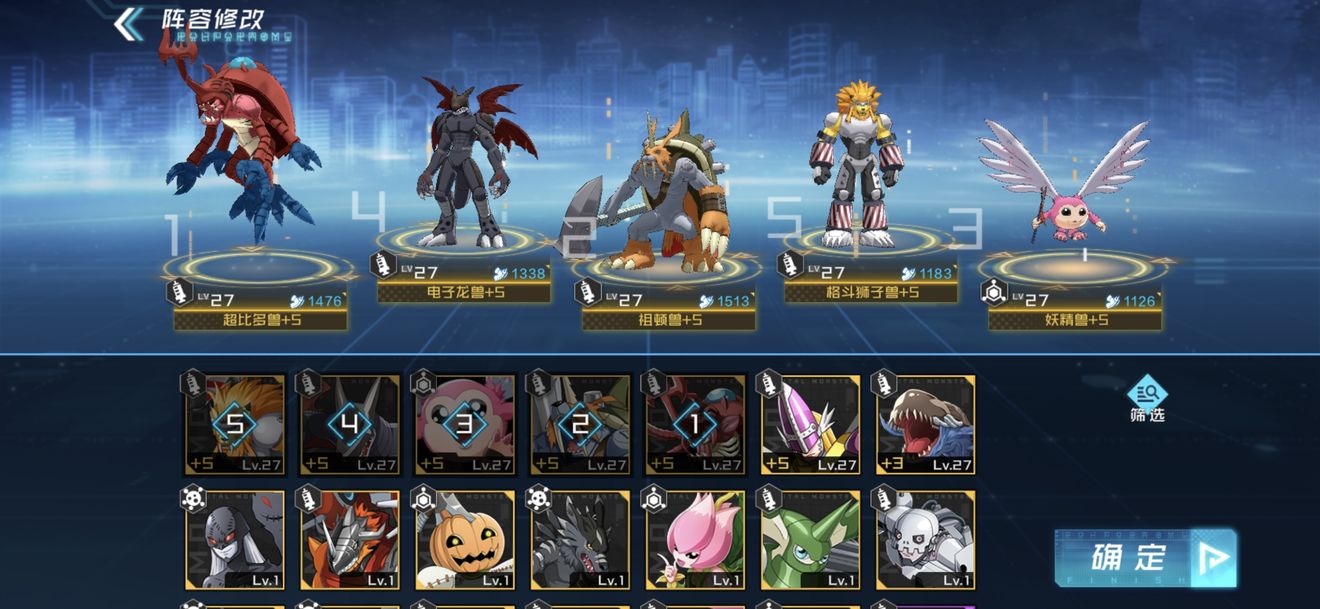
Task: Select the card marked with number 2
Action: tap(580, 424)
